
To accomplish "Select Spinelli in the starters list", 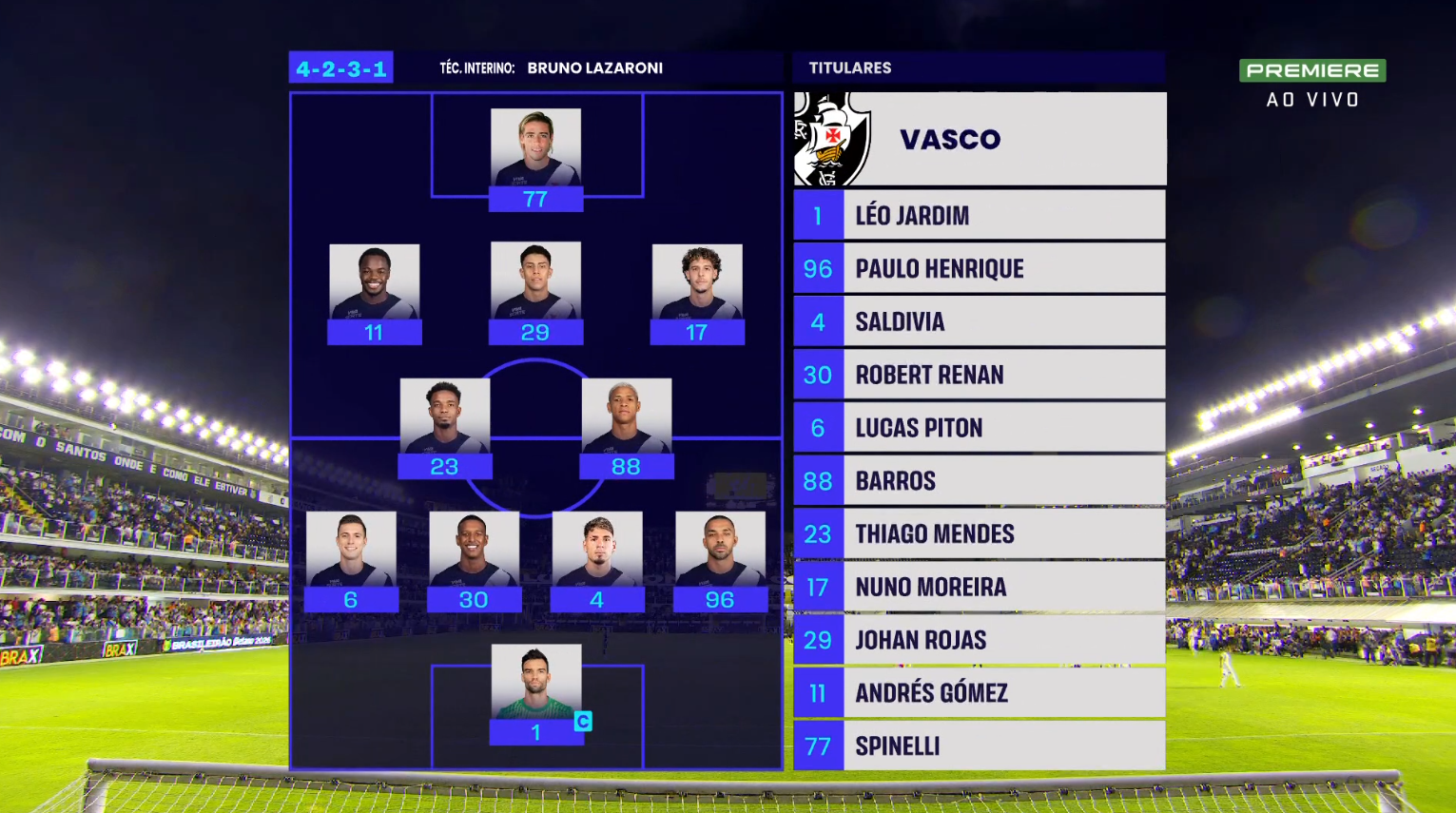I will (979, 746).
